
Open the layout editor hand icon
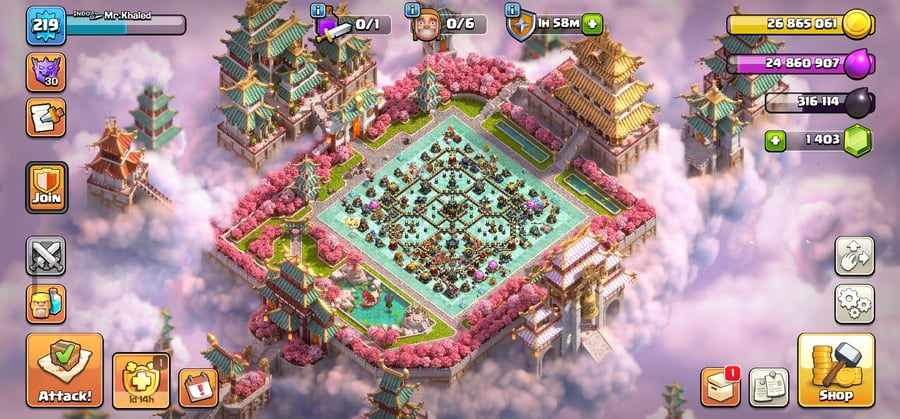click(x=854, y=256)
